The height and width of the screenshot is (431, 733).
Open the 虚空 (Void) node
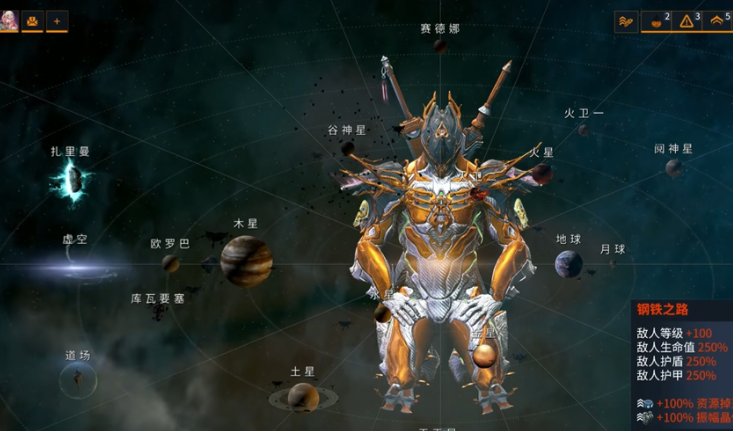(x=75, y=266)
